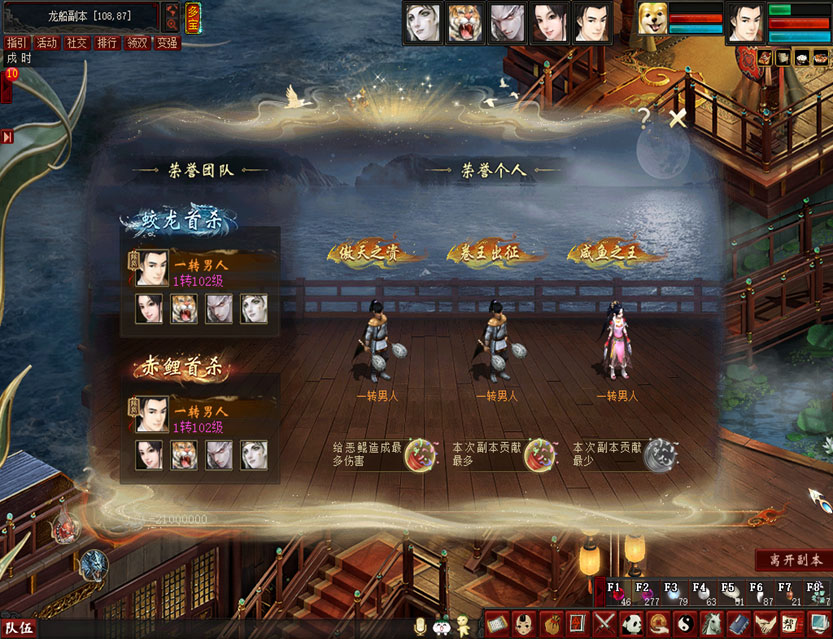Click the 离开副本 leave dungeon button
Image resolution: width=833 pixels, height=639 pixels.
click(793, 560)
